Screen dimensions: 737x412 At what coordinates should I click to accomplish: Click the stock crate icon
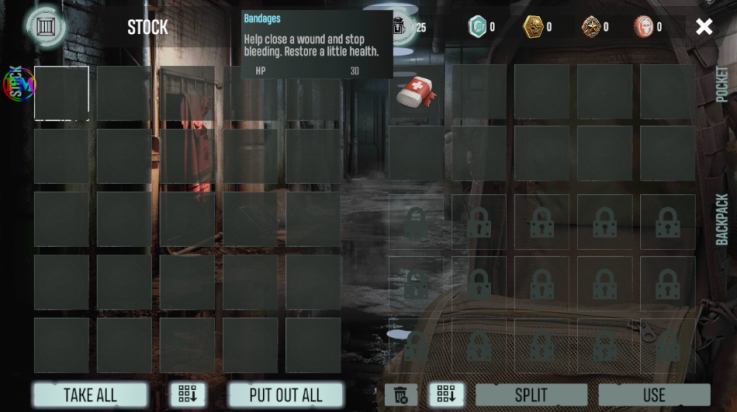[44, 25]
